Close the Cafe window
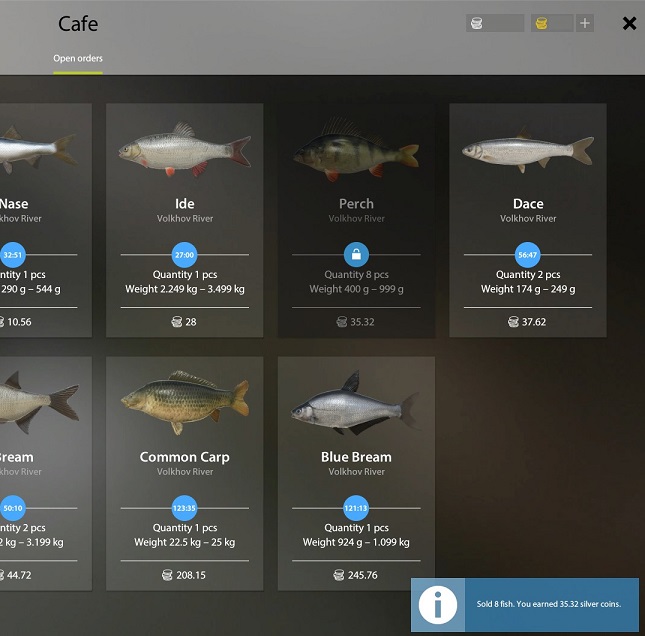 tap(629, 23)
